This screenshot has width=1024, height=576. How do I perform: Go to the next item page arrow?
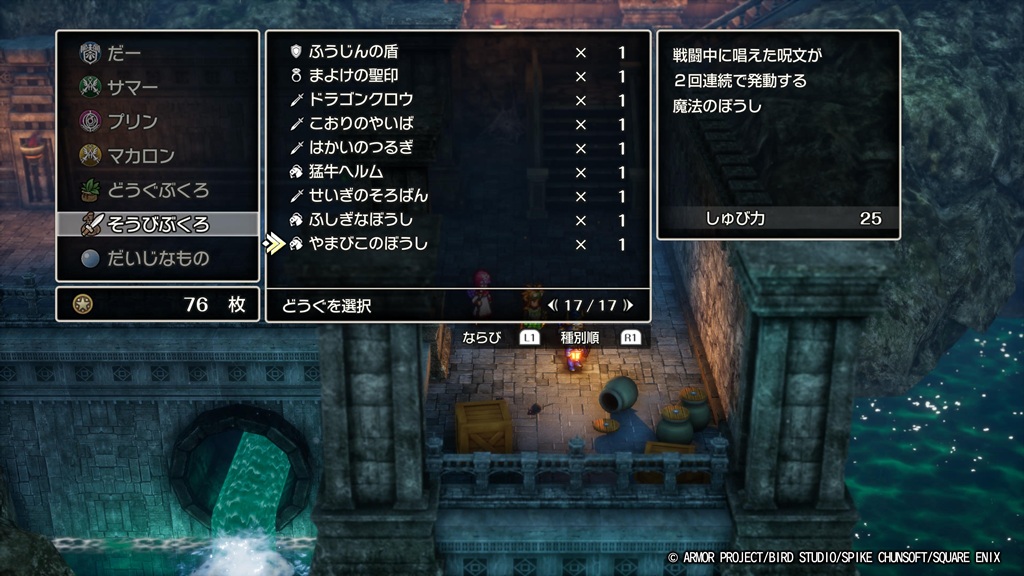pos(628,306)
